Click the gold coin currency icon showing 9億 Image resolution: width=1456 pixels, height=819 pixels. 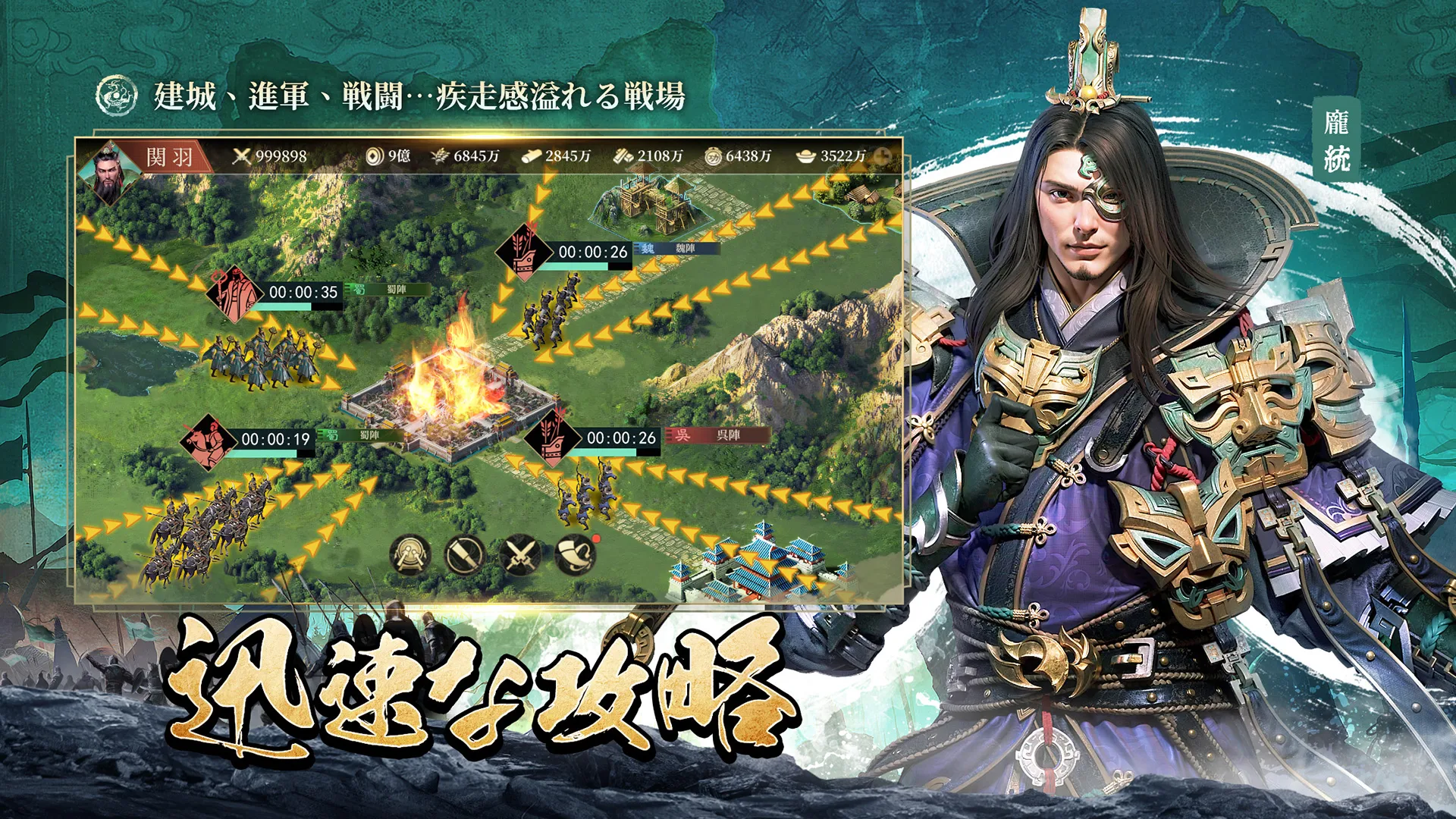pyautogui.click(x=375, y=155)
